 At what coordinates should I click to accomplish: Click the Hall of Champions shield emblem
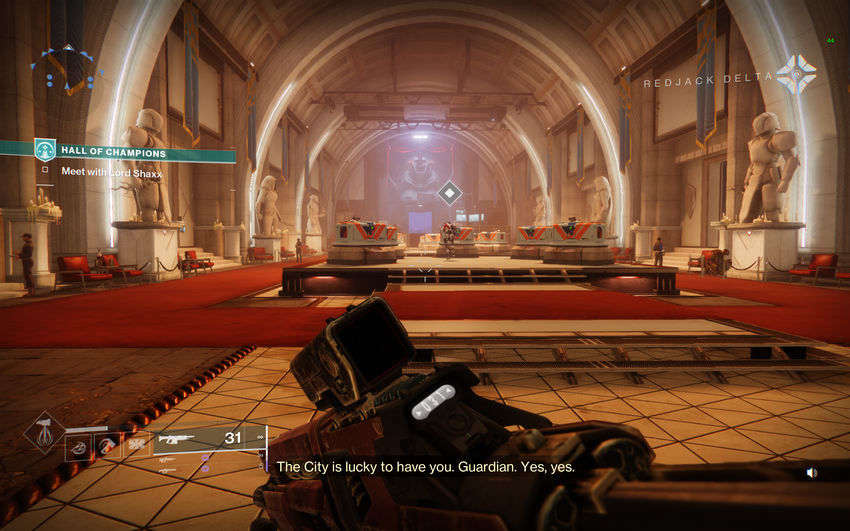click(x=45, y=150)
